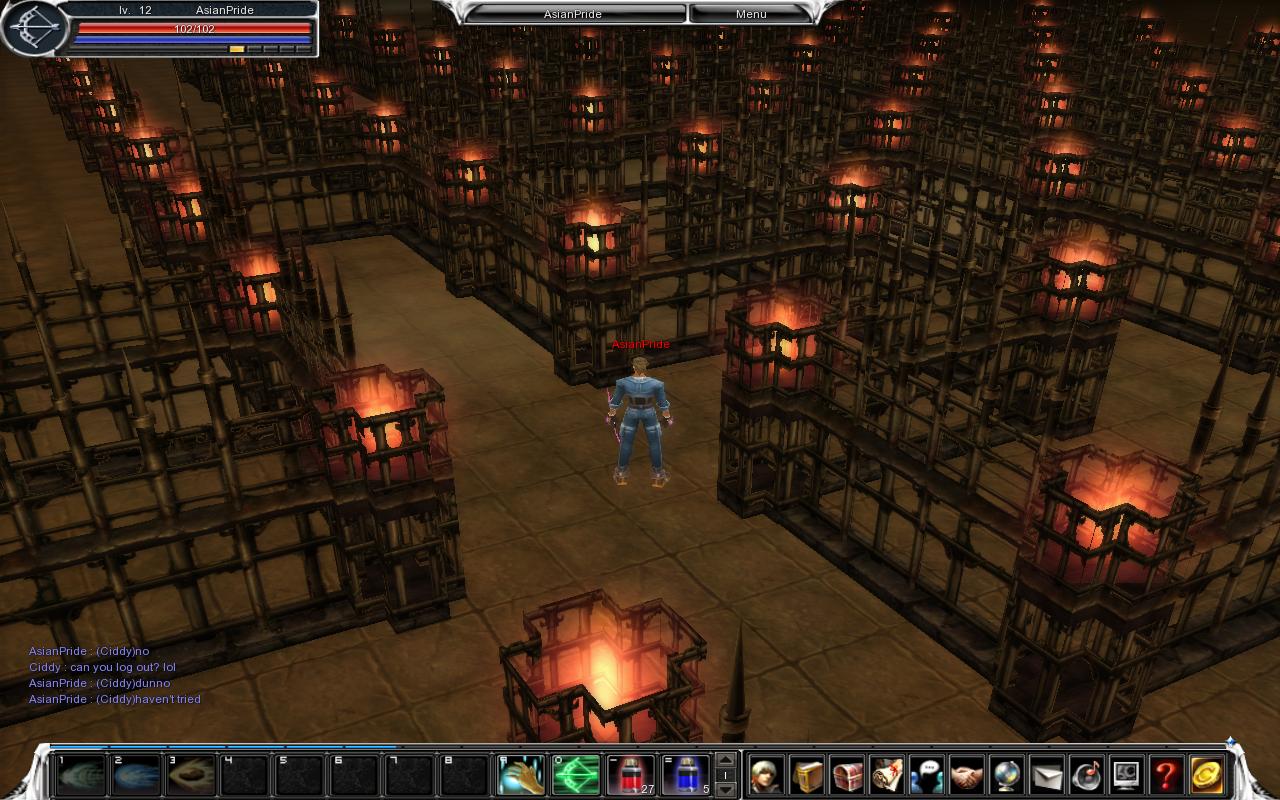Drink the blue mana potion
The width and height of the screenshot is (1280, 800).
686,775
